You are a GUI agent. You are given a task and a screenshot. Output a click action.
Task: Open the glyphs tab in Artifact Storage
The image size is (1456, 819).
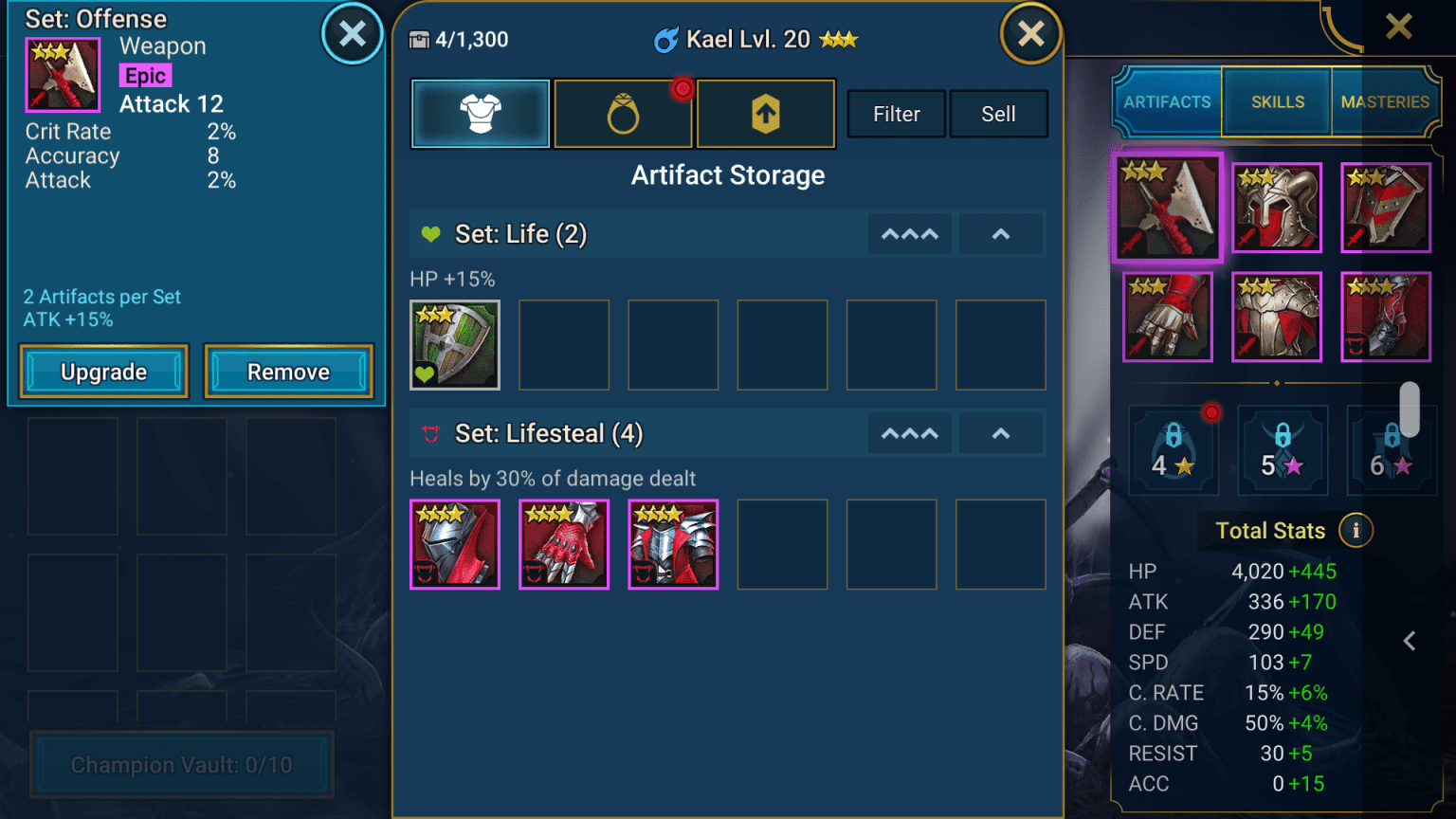766,114
